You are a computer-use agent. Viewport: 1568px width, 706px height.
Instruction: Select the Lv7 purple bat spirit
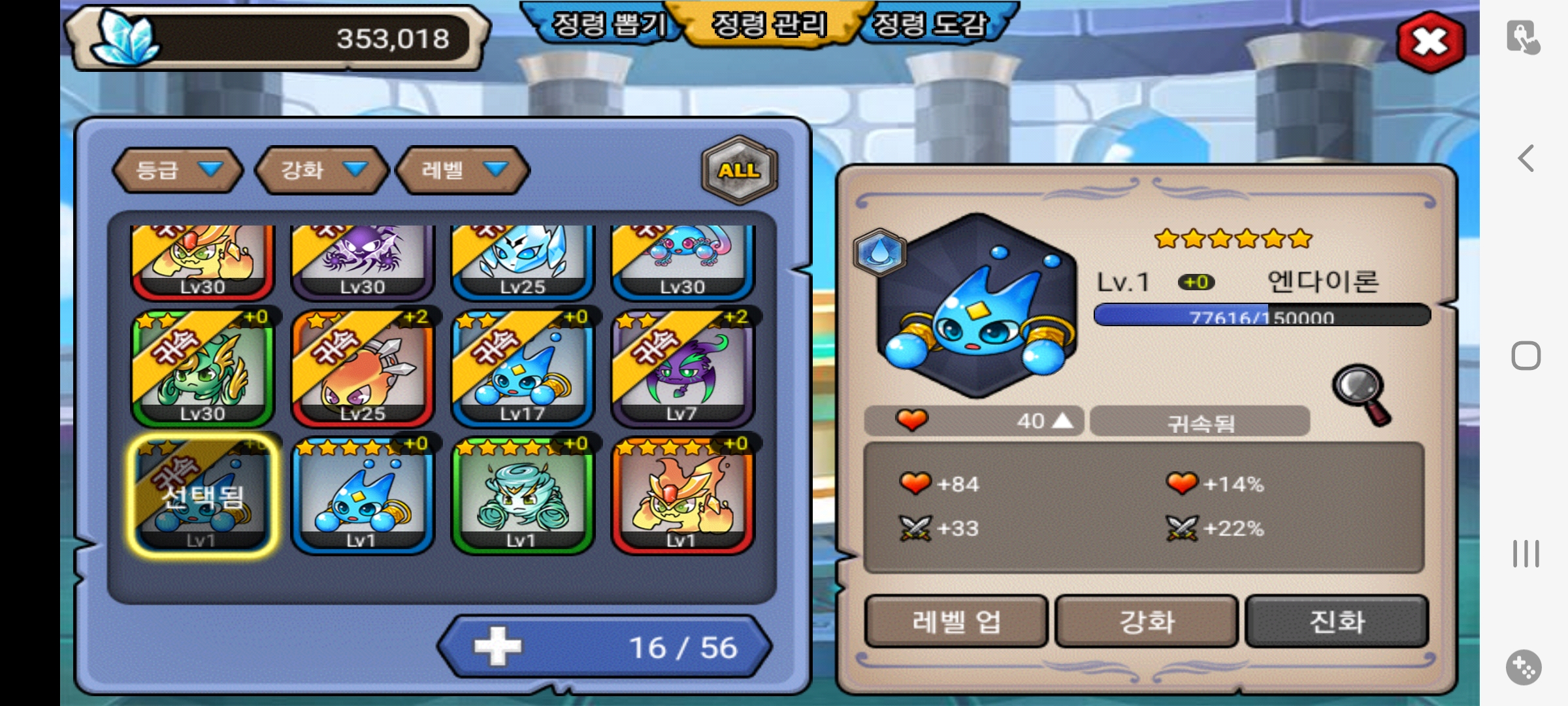(683, 369)
